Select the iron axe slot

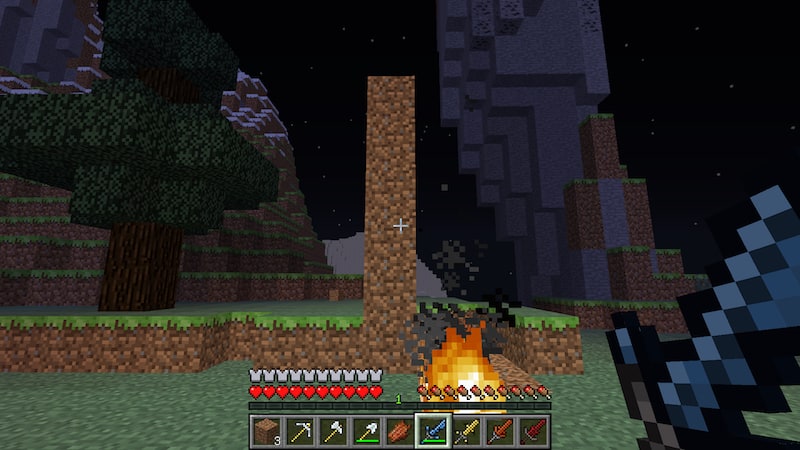[333, 431]
